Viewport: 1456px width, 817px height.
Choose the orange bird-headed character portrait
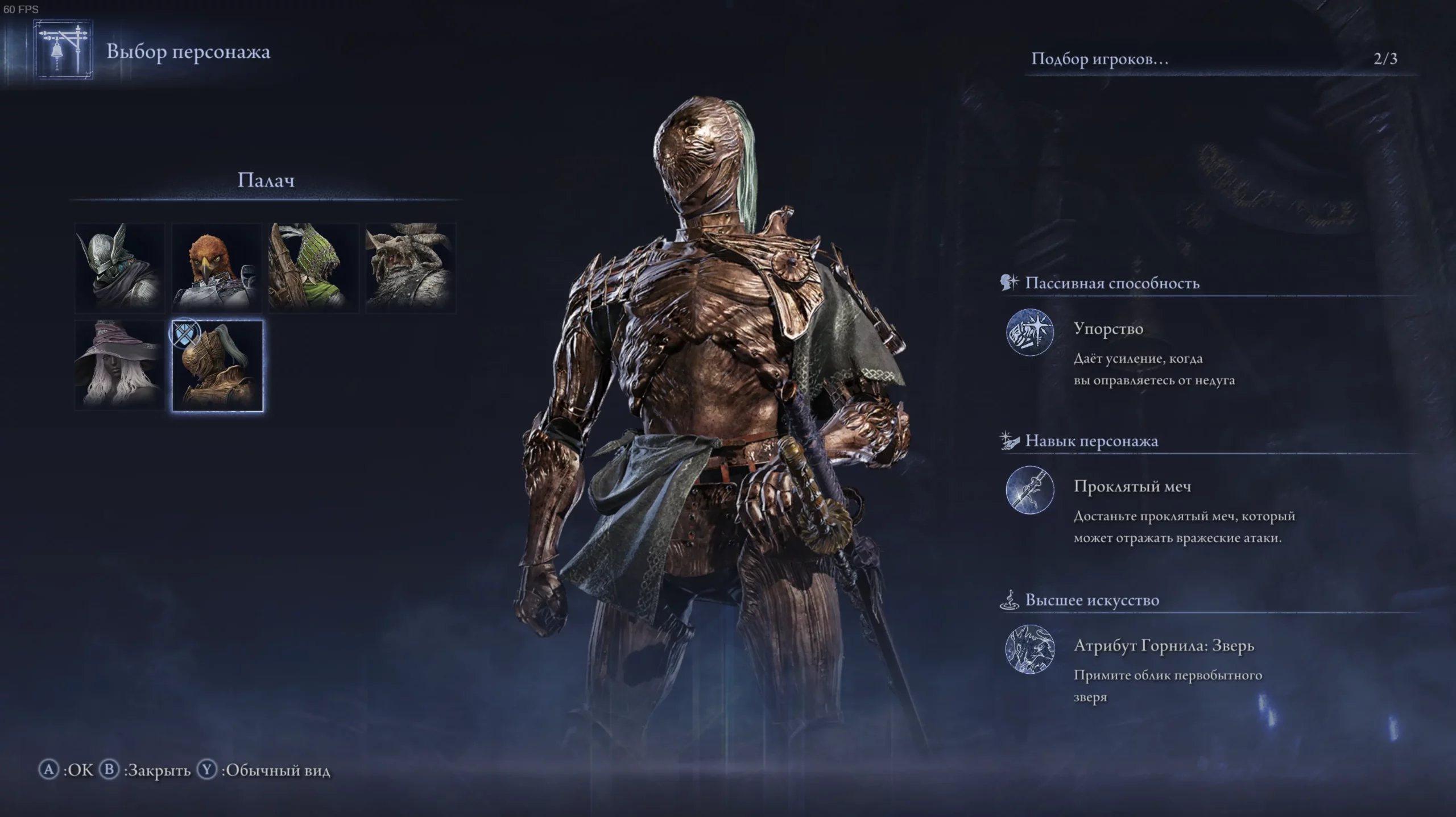(x=217, y=268)
